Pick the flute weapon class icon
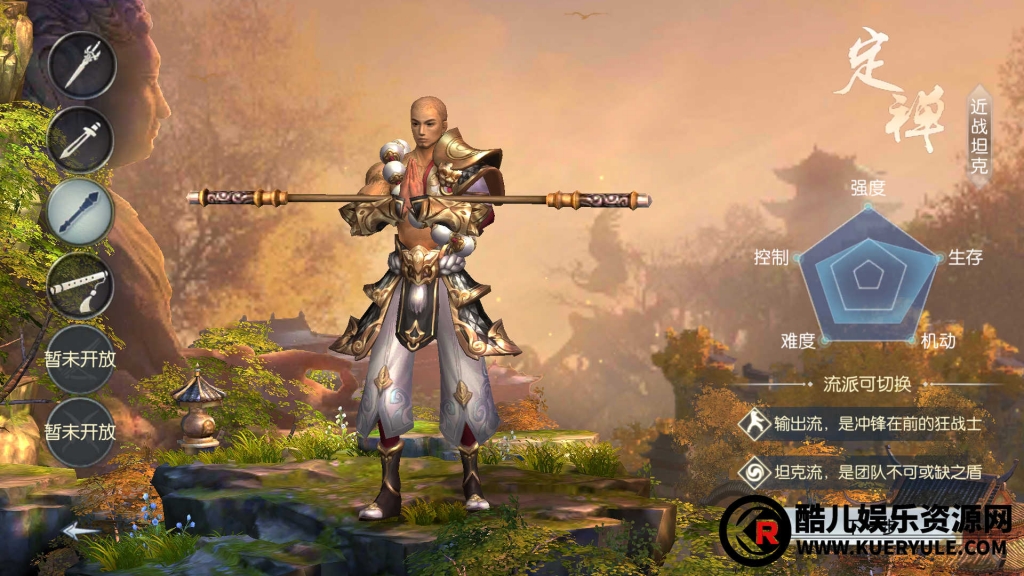Viewport: 1024px width, 576px height. (81, 286)
